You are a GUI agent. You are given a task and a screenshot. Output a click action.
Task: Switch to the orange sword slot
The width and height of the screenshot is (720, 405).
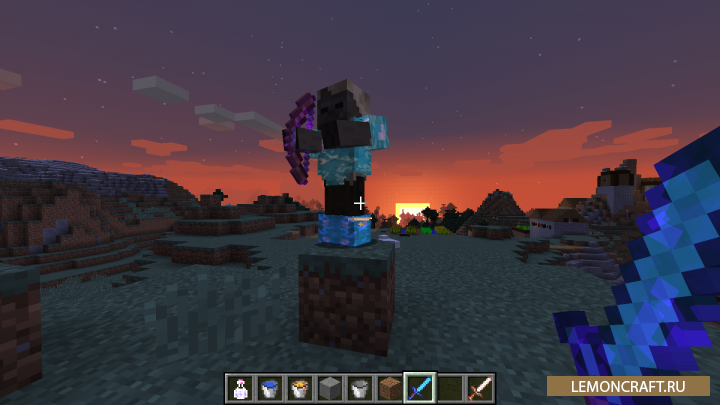(479, 387)
